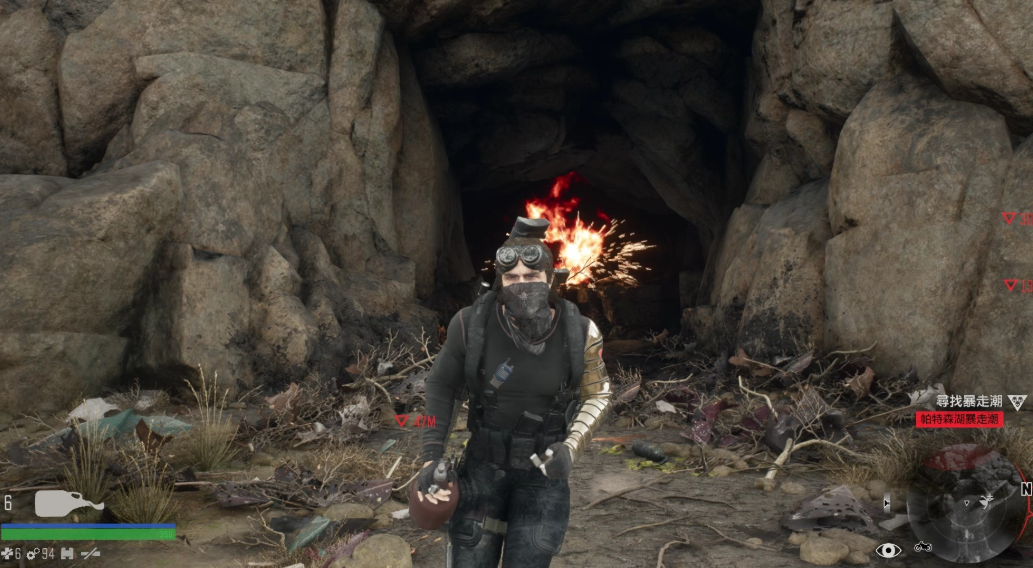
Task: Click the red 帕特森湖暴走潮 objective label
Action: coord(959,420)
